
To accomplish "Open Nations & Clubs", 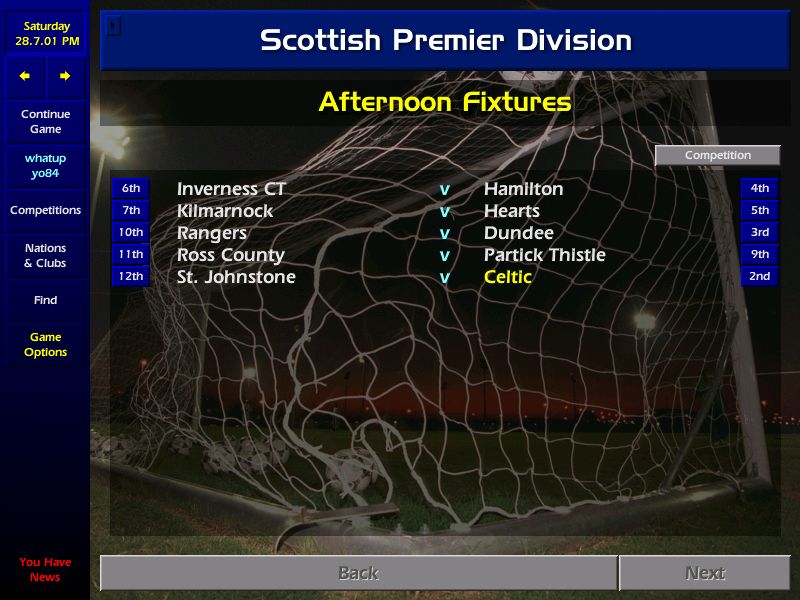I will (45, 256).
